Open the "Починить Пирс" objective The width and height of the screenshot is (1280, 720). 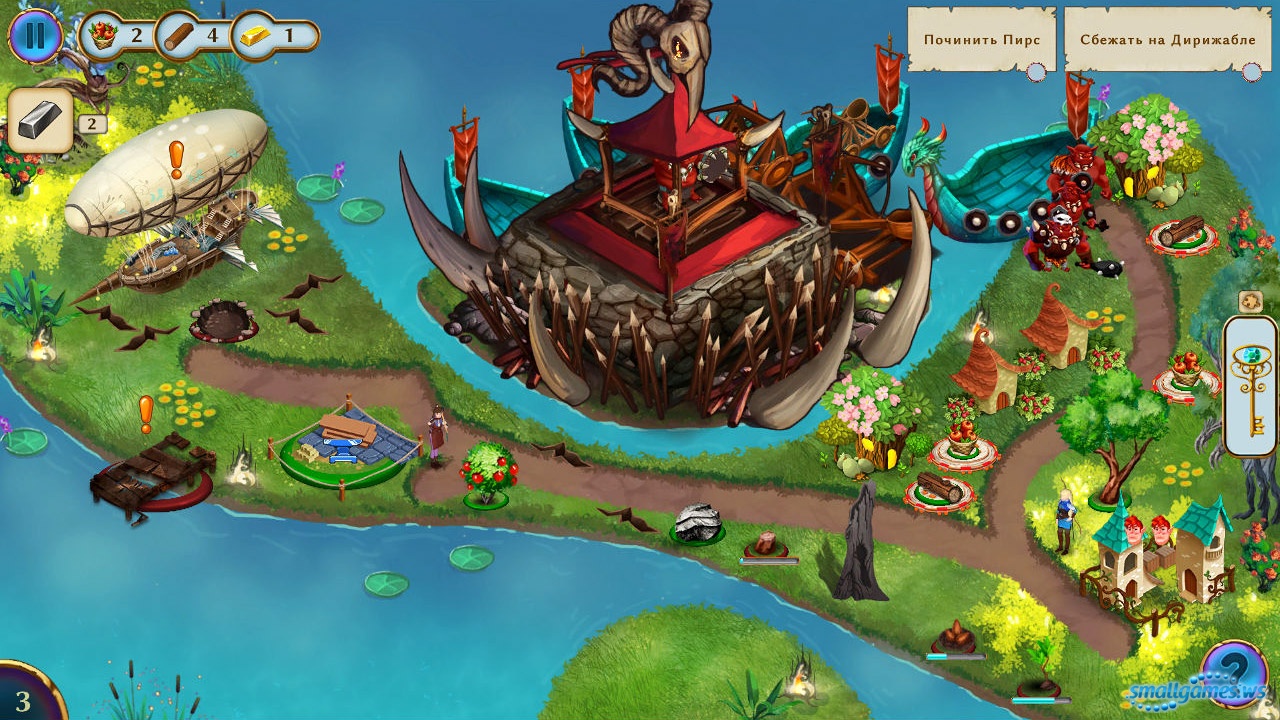[981, 41]
